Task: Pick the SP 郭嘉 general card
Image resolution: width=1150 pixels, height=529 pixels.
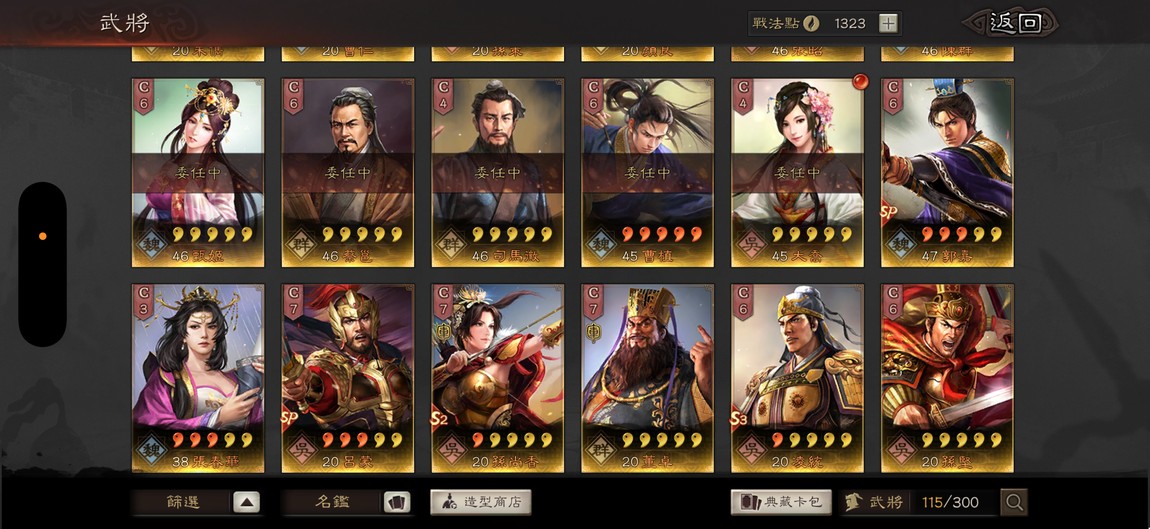Action: (x=947, y=172)
